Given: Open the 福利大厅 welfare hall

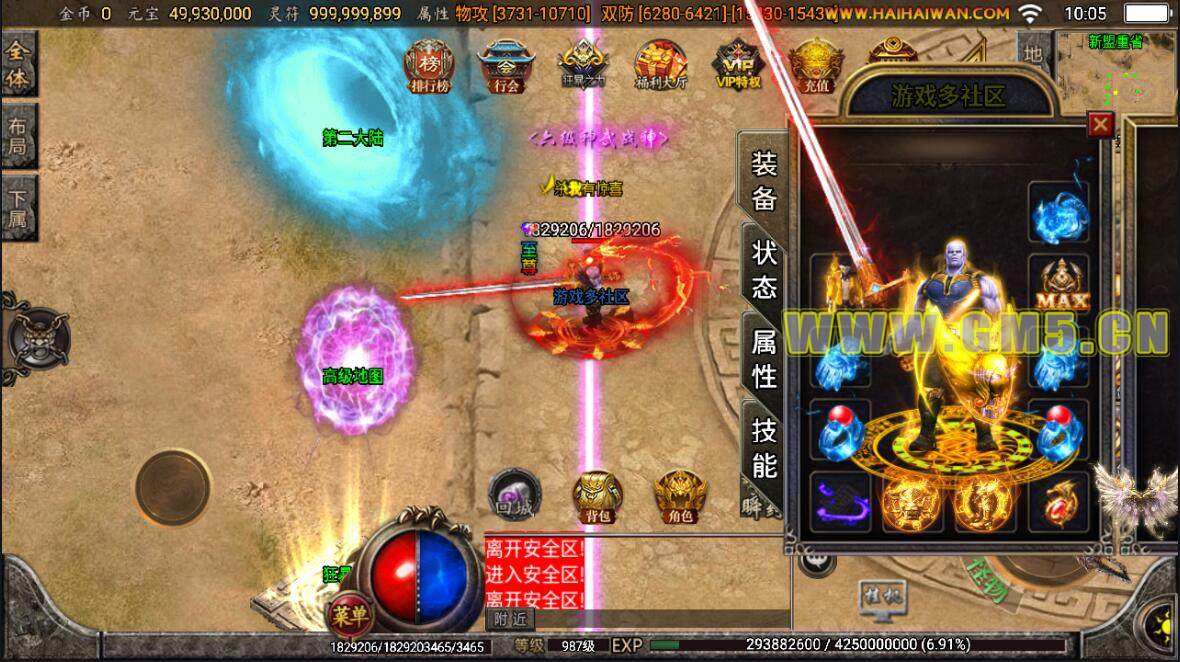Looking at the screenshot, I should pos(661,66).
